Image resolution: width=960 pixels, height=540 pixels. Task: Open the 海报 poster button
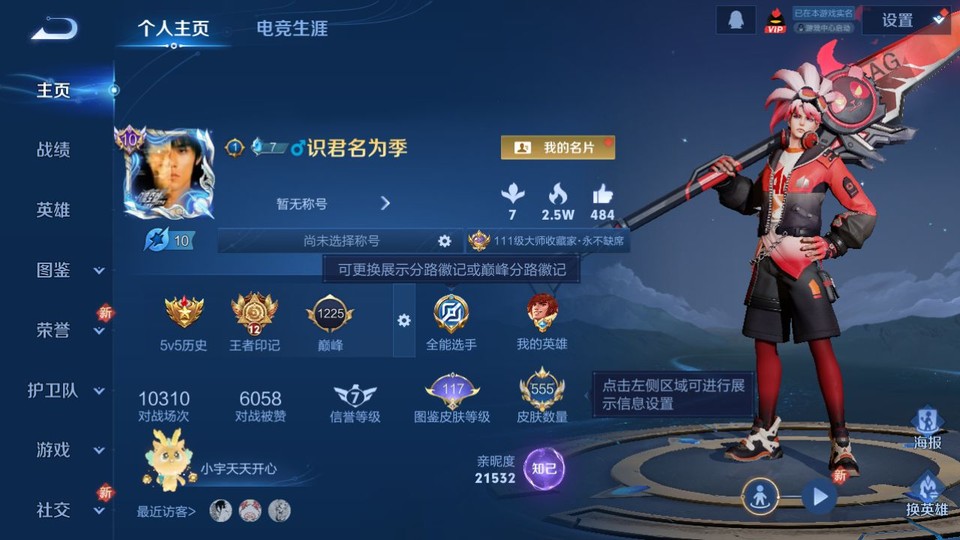coord(927,428)
